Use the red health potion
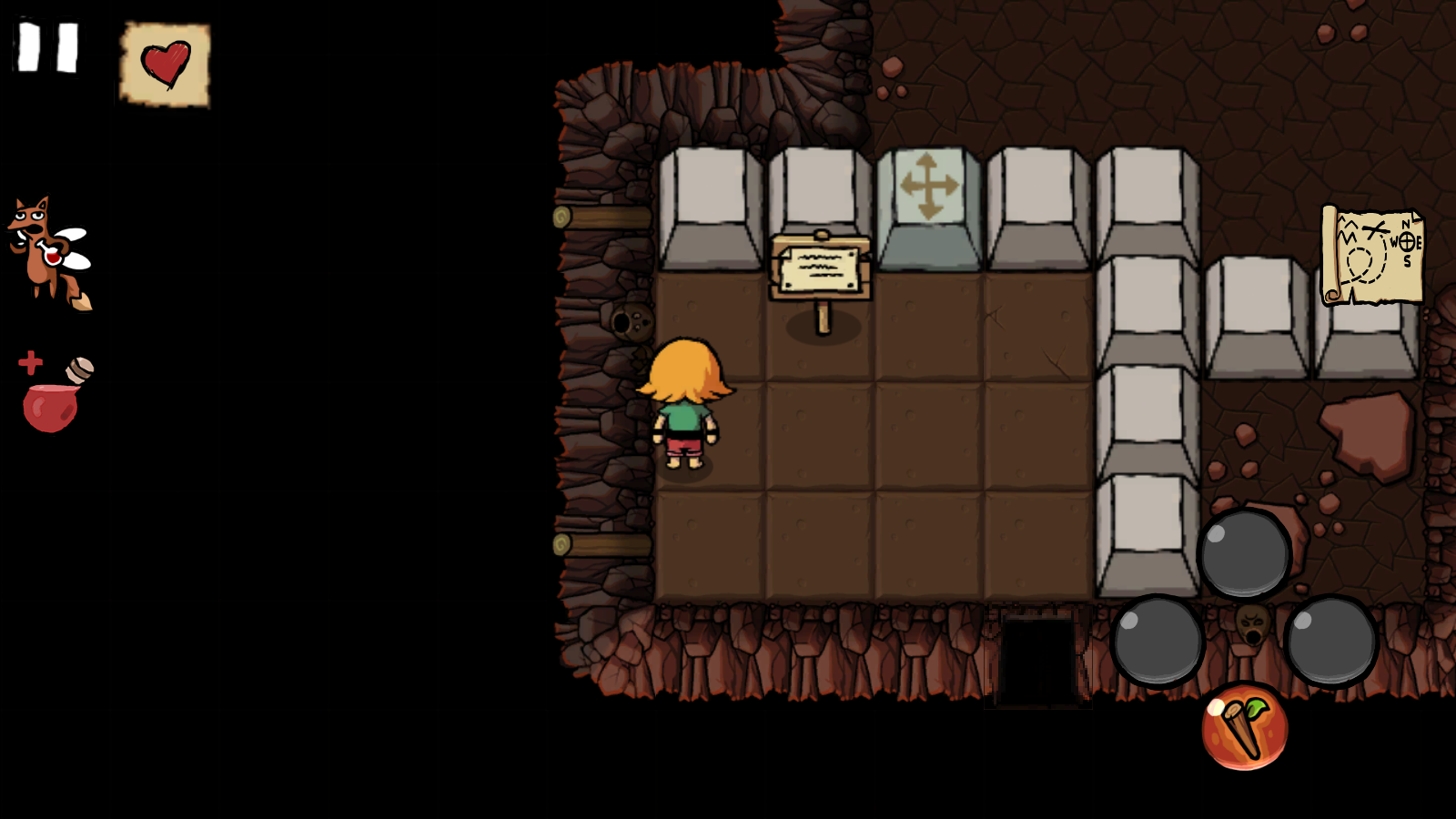 click(x=53, y=397)
